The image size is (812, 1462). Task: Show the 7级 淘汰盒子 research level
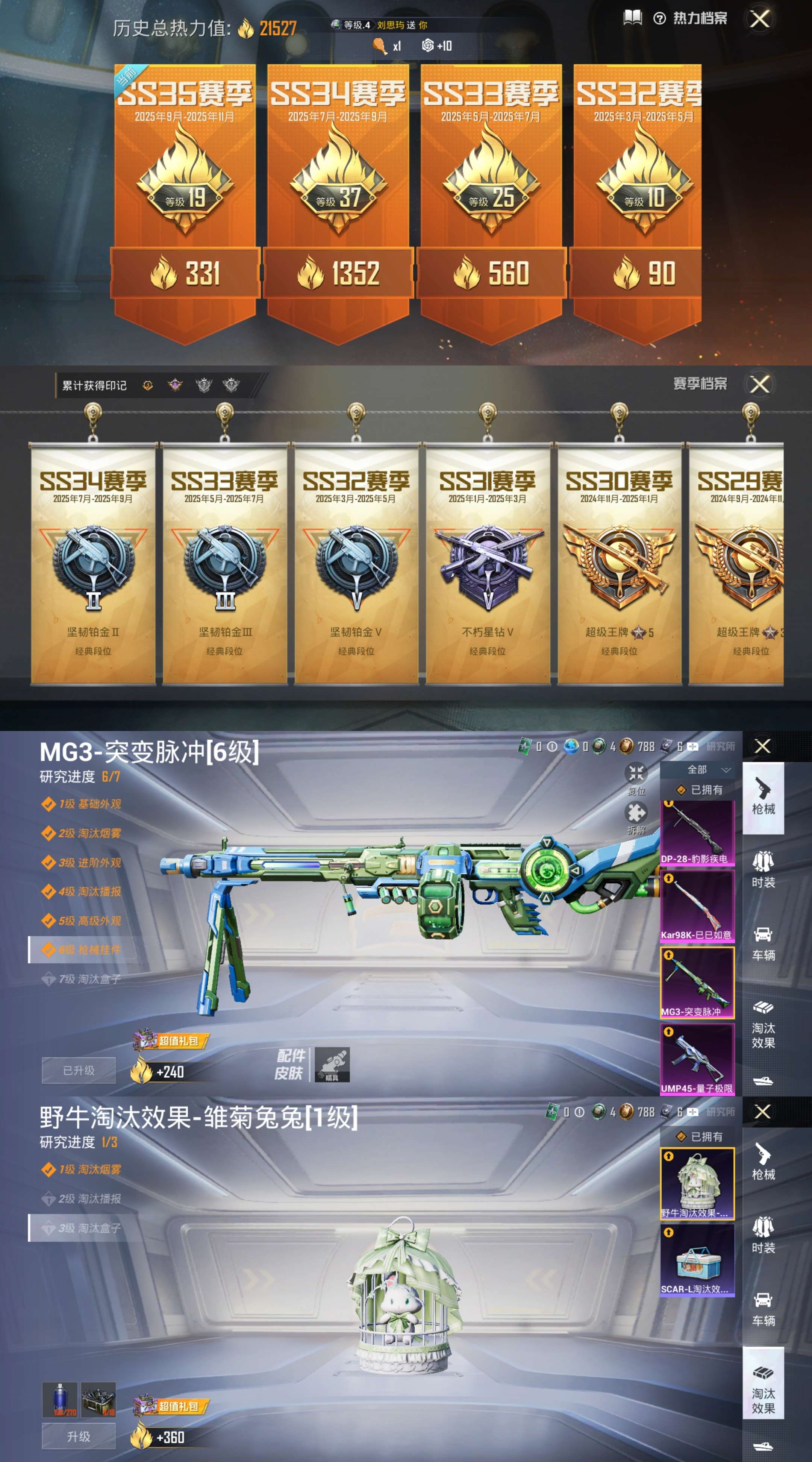pos(89,979)
